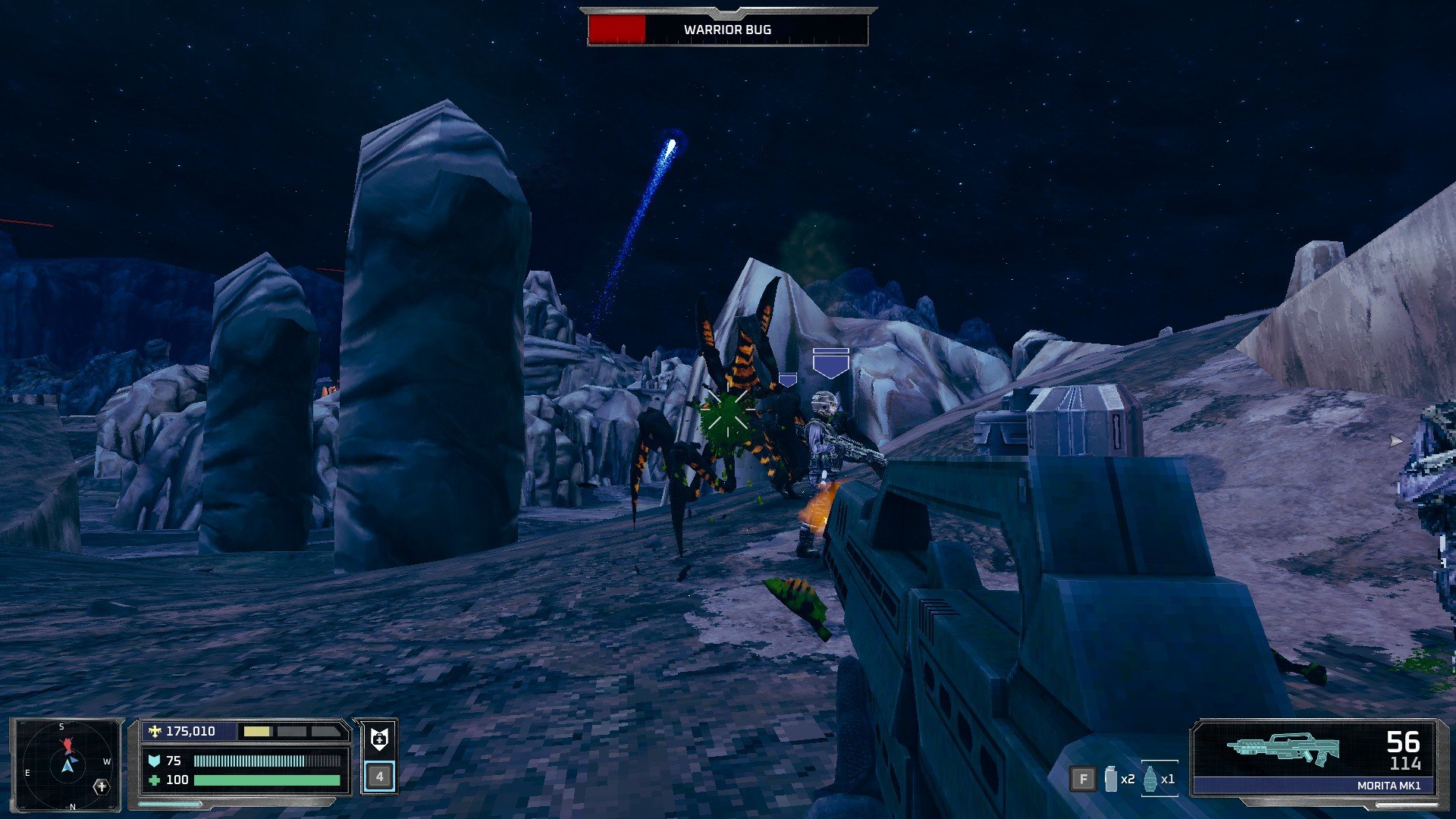1456x819 pixels.
Task: Select the frag grenade slot
Action: [1150, 779]
